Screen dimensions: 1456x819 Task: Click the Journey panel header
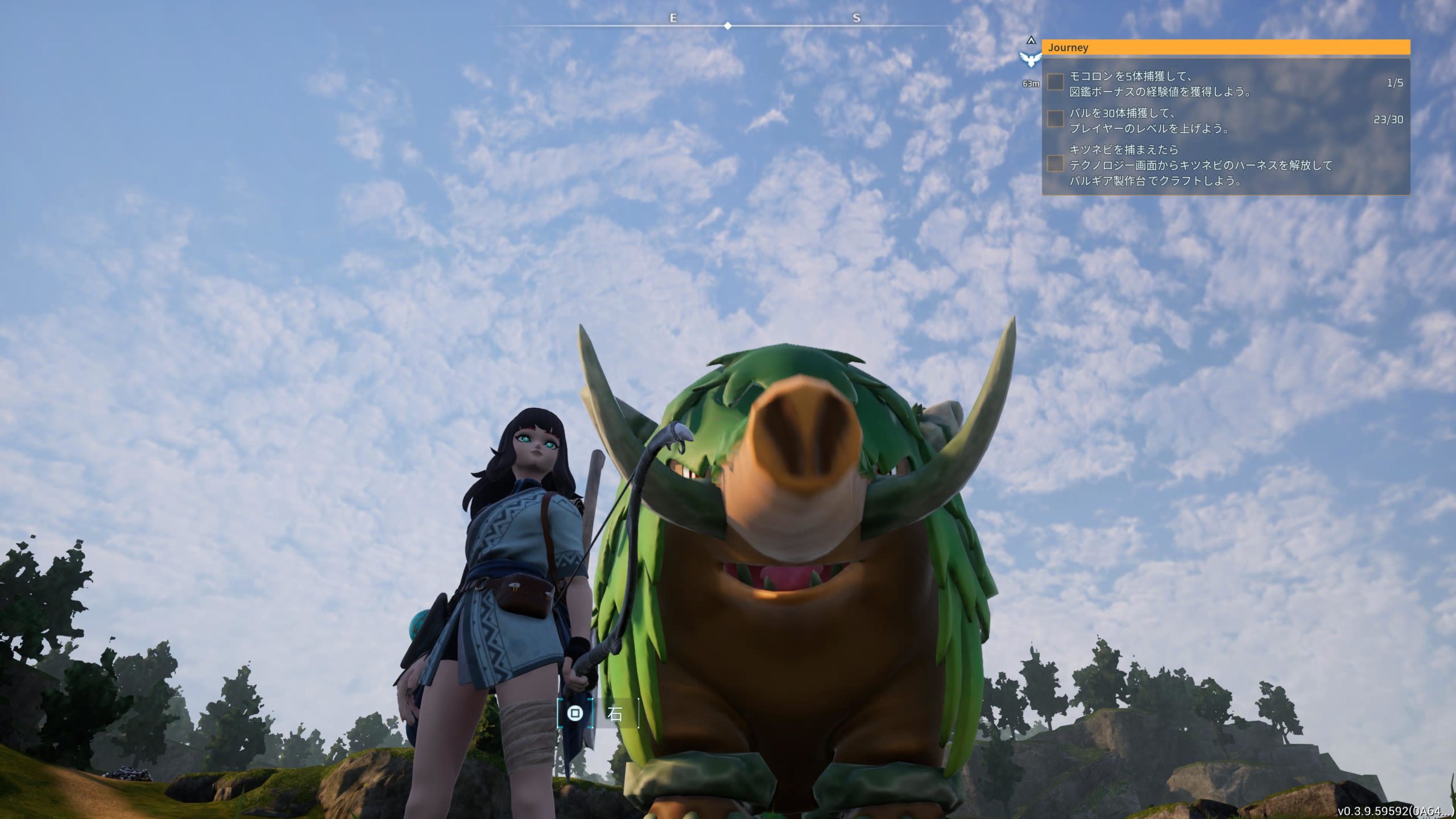tap(1225, 47)
